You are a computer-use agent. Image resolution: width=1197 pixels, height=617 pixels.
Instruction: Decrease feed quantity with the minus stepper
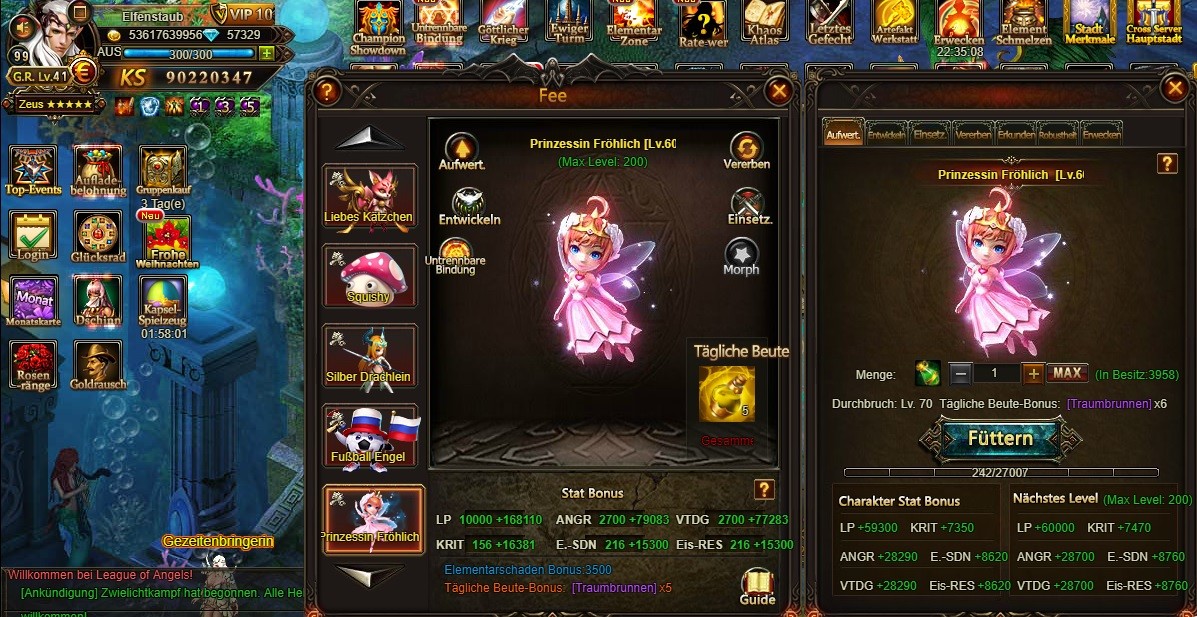pyautogui.click(x=960, y=374)
